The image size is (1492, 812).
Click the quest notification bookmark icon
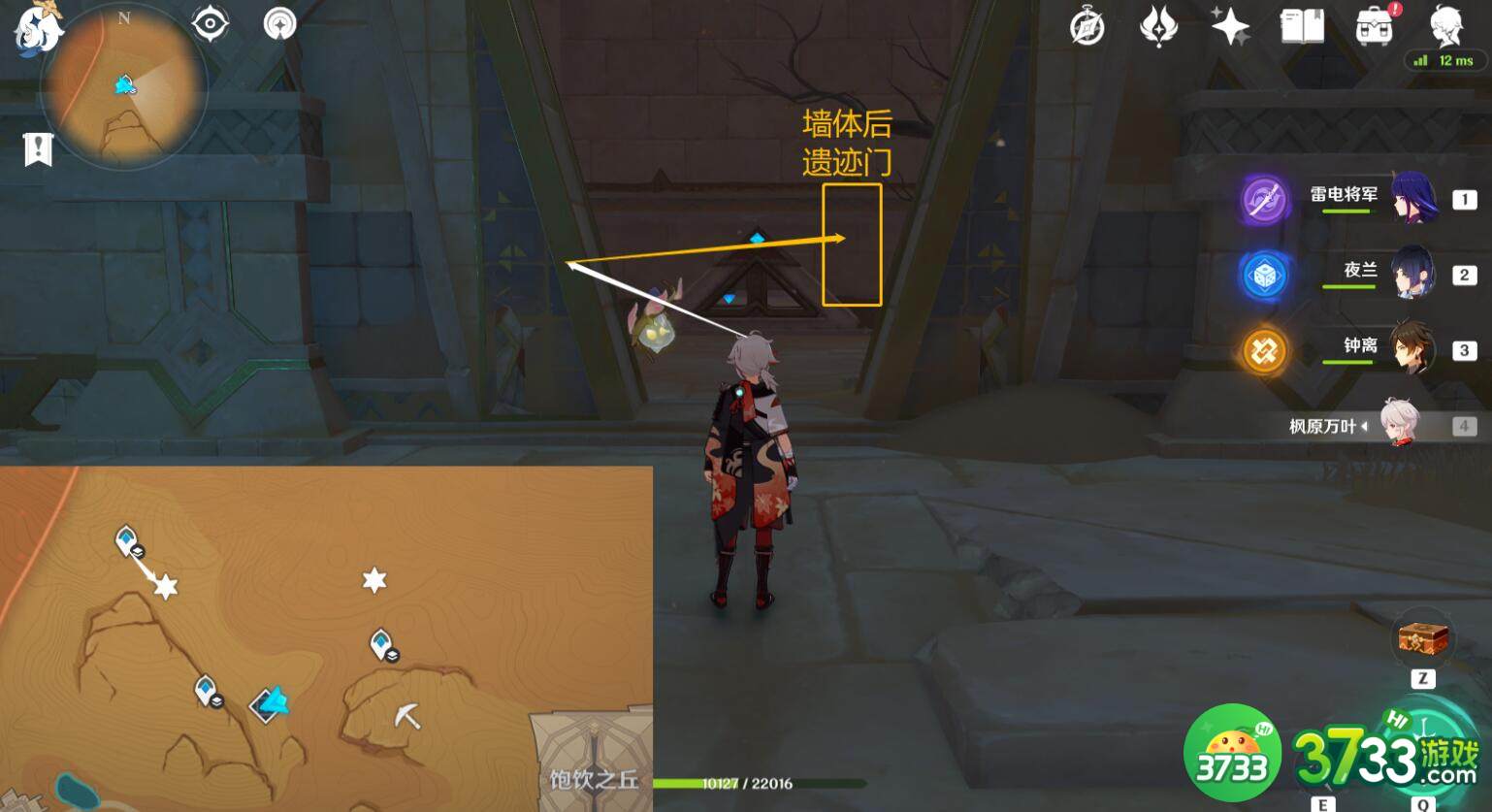point(37,147)
